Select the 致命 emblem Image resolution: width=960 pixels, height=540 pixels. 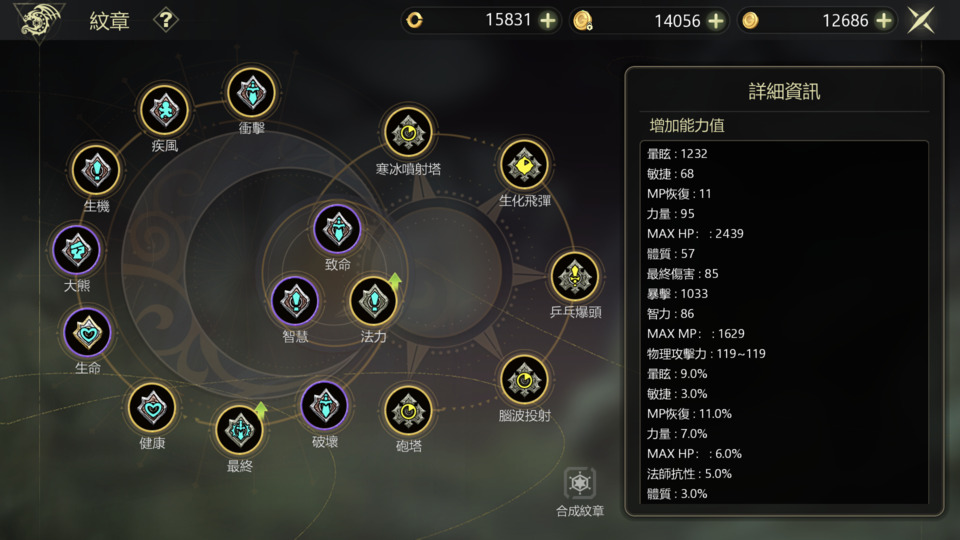pyautogui.click(x=338, y=229)
